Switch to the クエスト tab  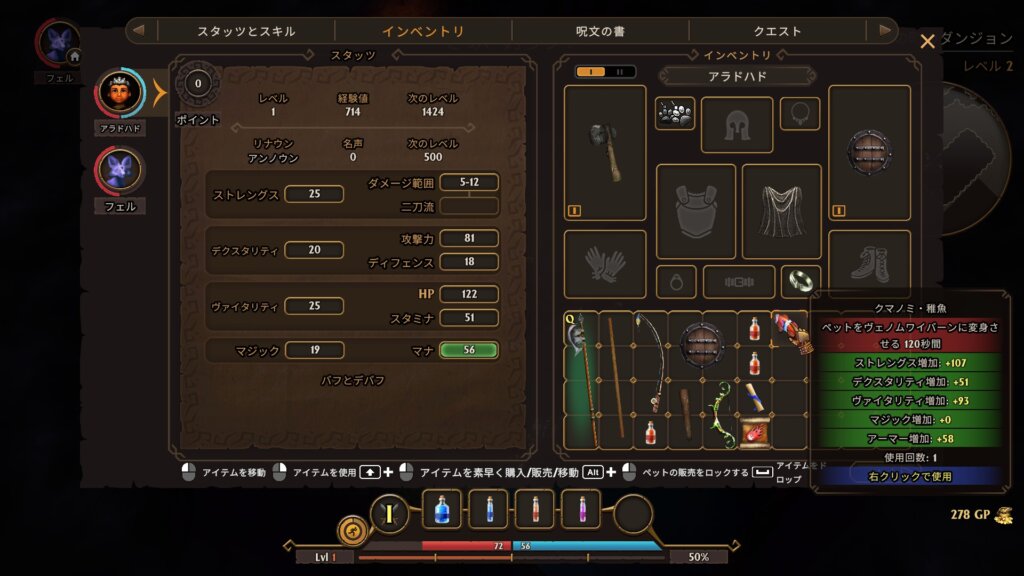[777, 31]
